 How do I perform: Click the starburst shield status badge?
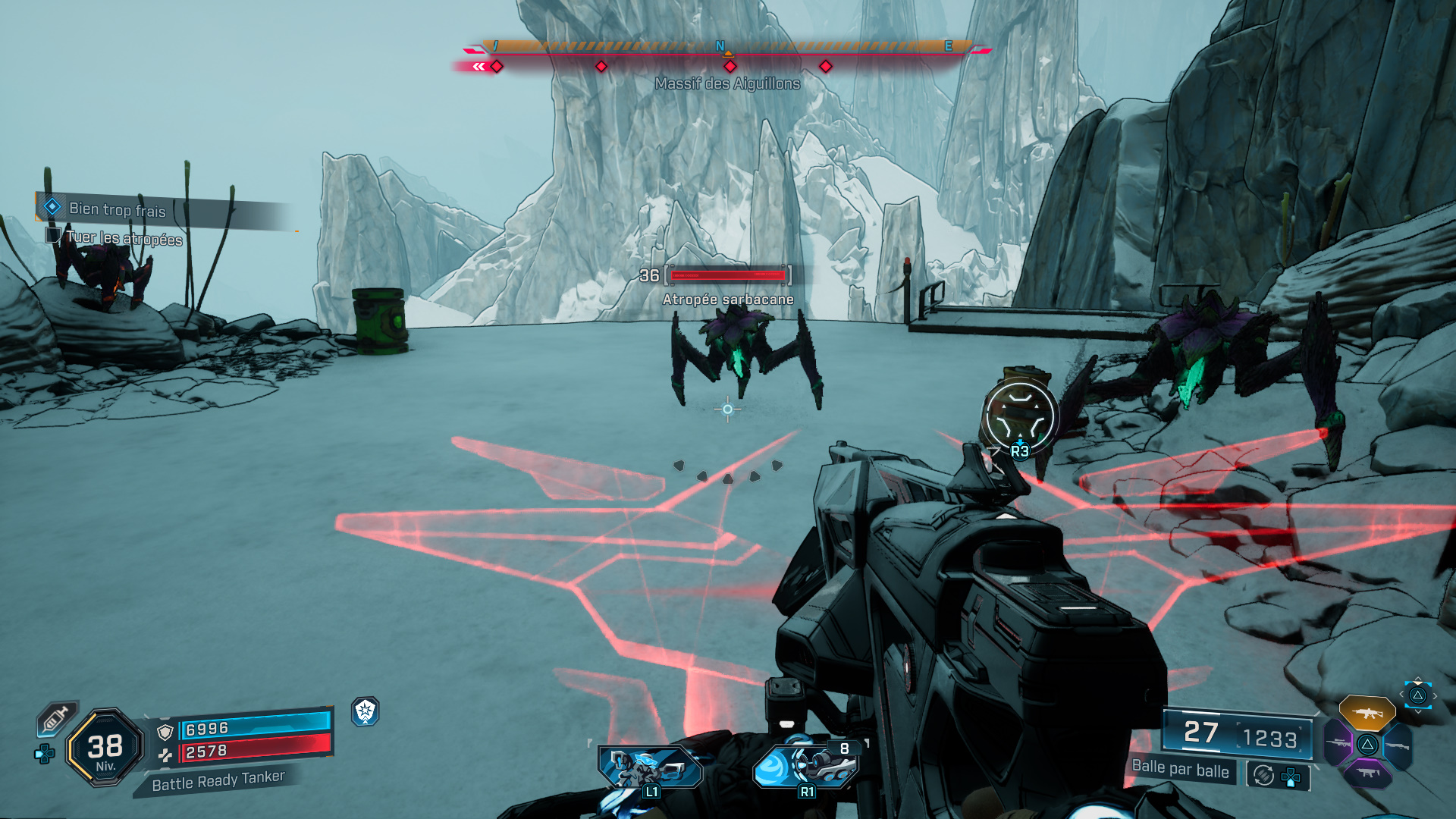[x=366, y=711]
